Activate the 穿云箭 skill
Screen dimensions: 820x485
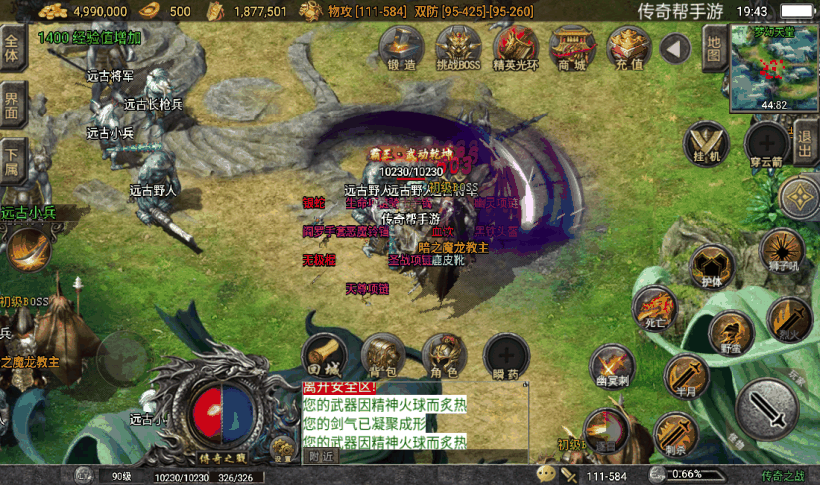point(767,142)
